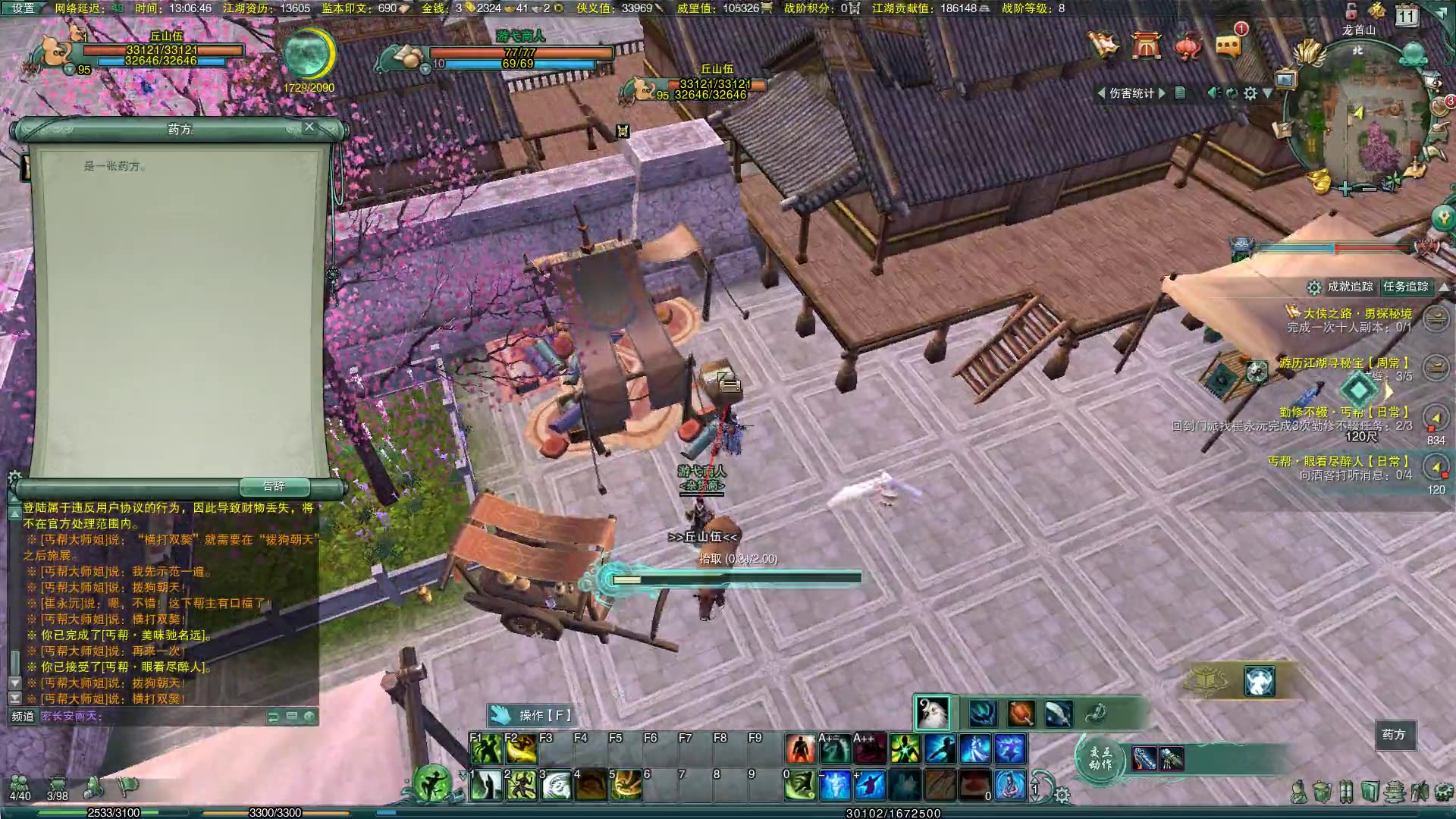Screen dimensions: 1456x819
Task: Click the 交互动作 interaction round button
Action: point(1100,758)
